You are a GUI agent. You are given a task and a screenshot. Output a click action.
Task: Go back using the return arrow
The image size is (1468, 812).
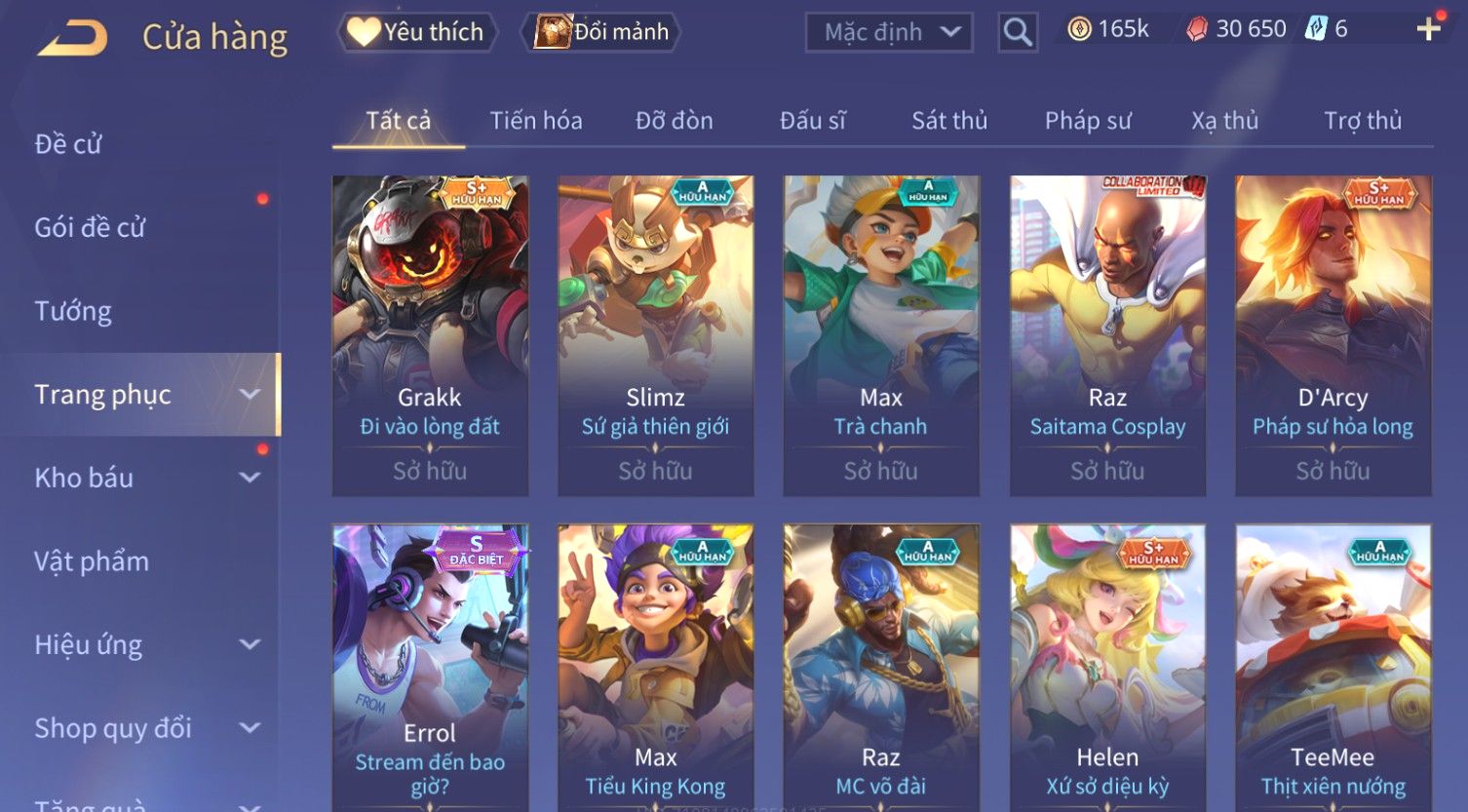73,37
